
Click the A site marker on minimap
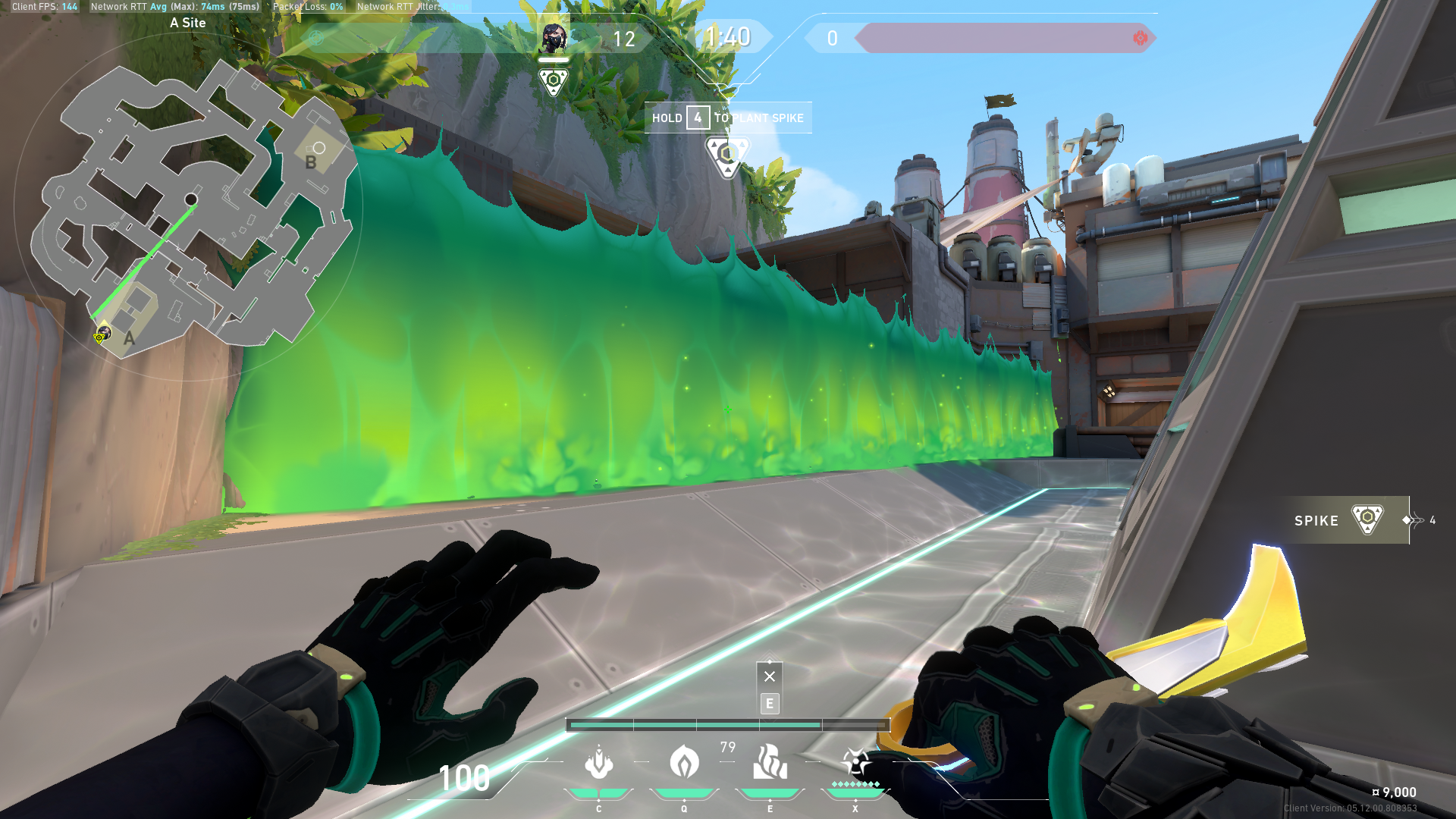pos(129,338)
